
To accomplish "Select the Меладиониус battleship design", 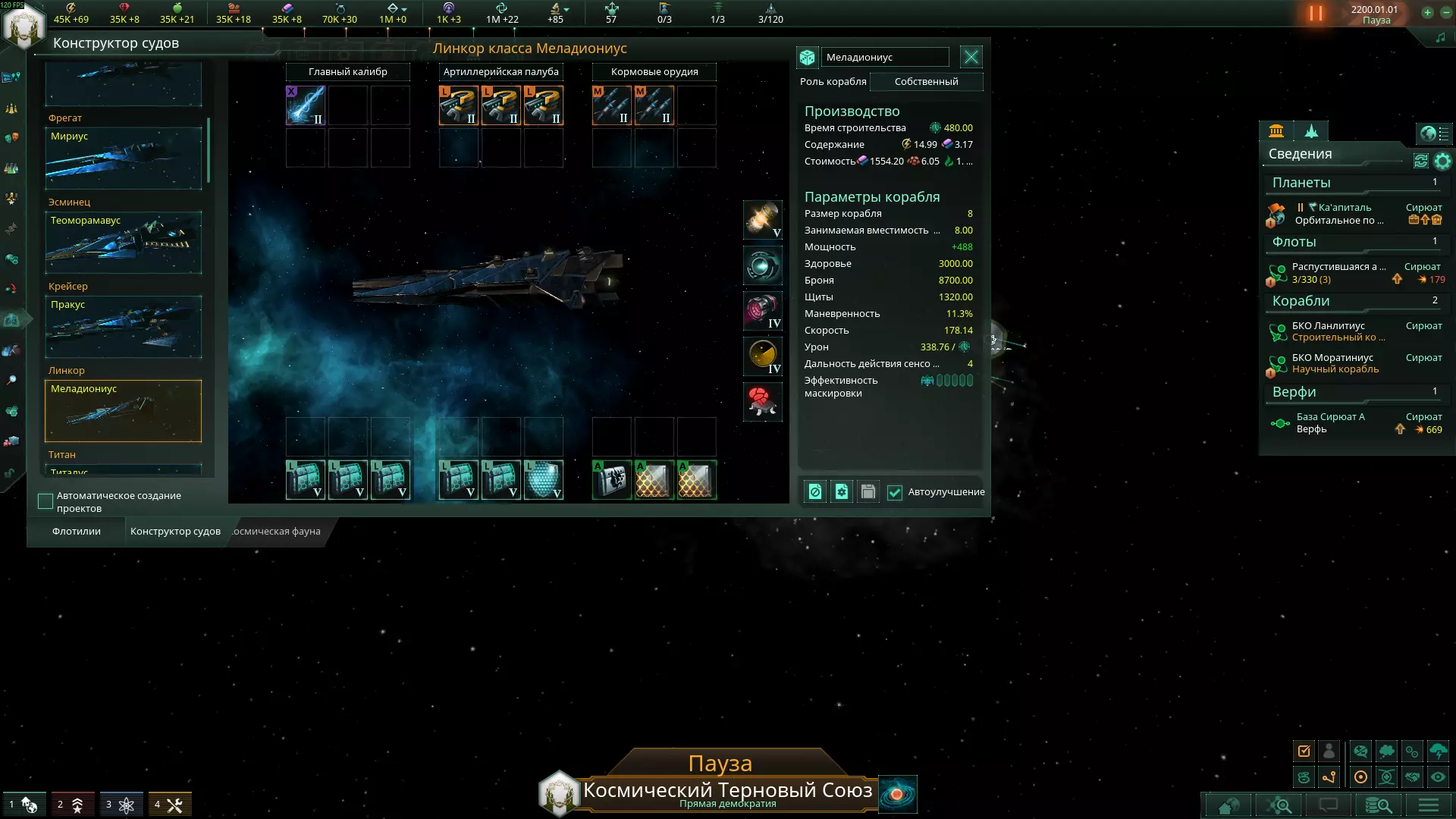I will click(x=123, y=410).
